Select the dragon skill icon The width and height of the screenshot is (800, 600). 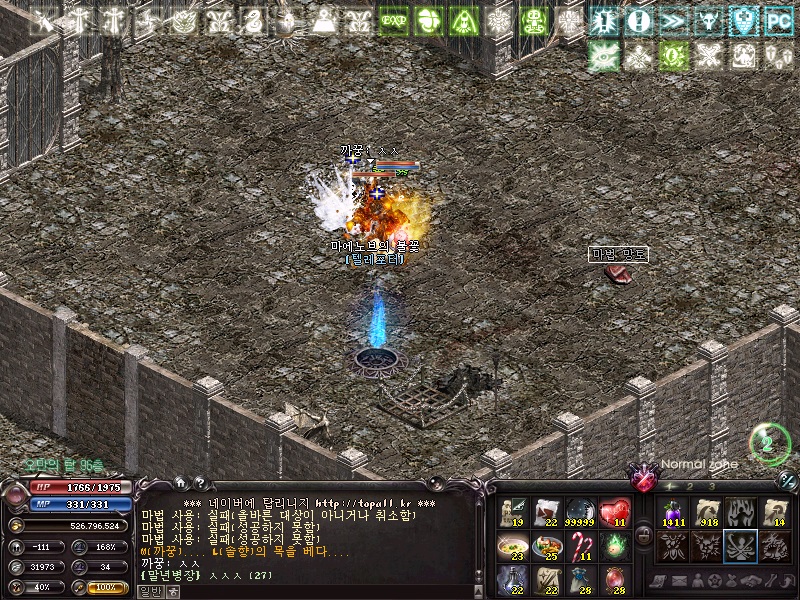[x=775, y=547]
